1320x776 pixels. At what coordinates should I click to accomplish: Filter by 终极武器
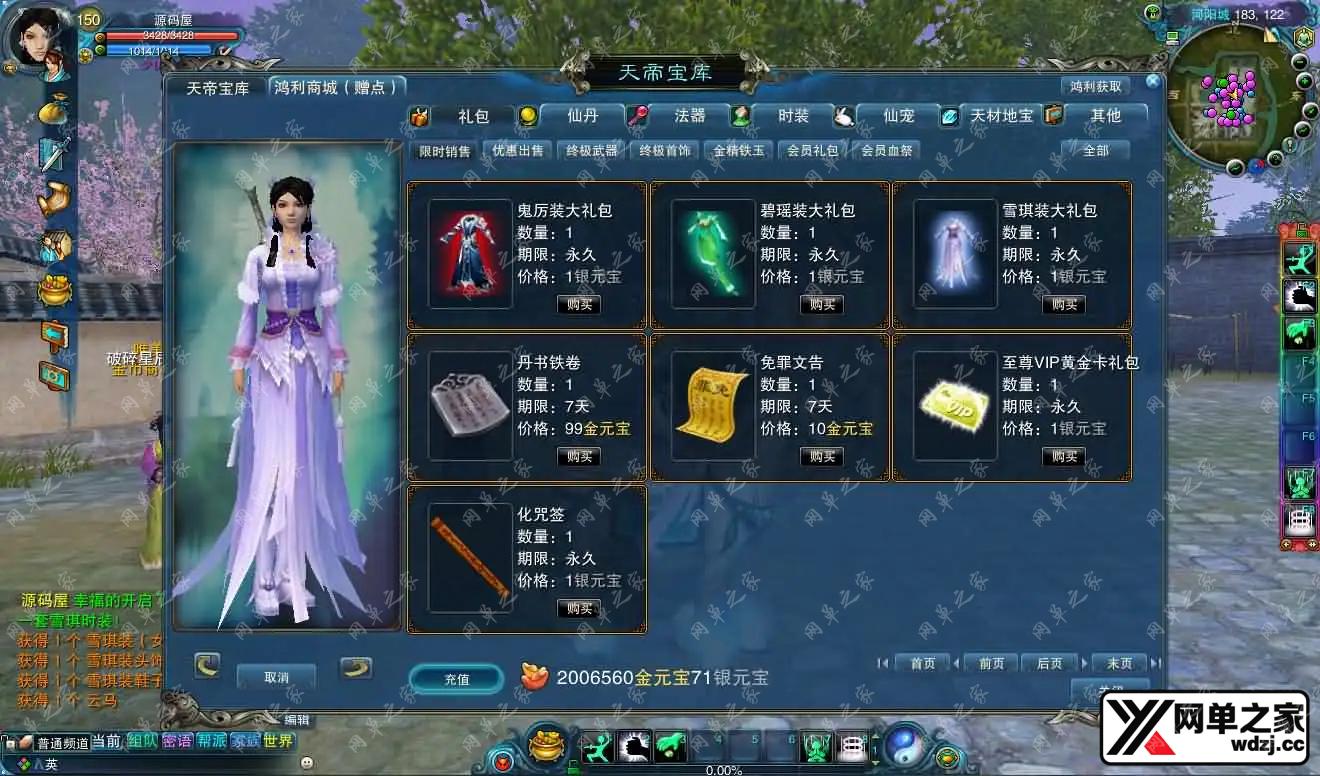coord(592,151)
